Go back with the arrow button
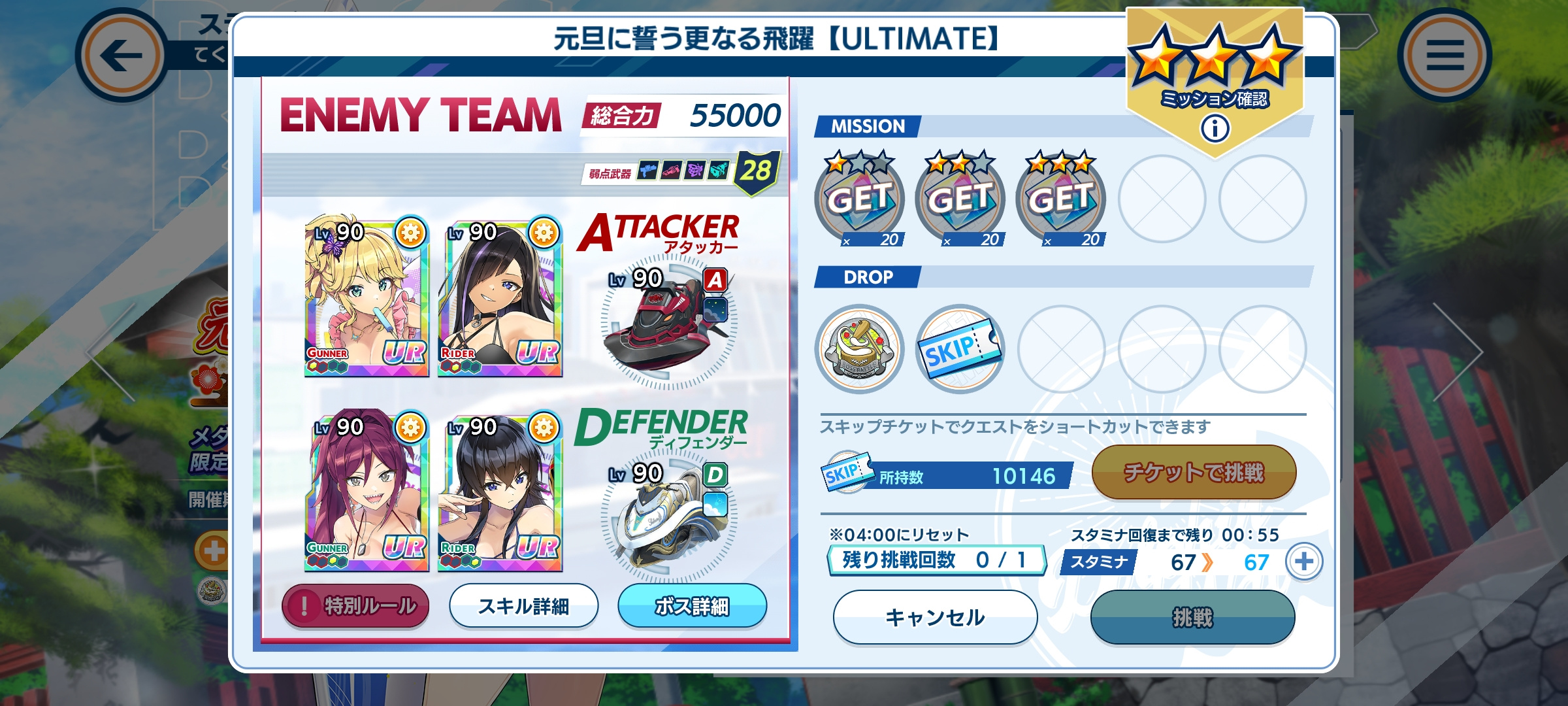The width and height of the screenshot is (1568, 706). (x=122, y=56)
